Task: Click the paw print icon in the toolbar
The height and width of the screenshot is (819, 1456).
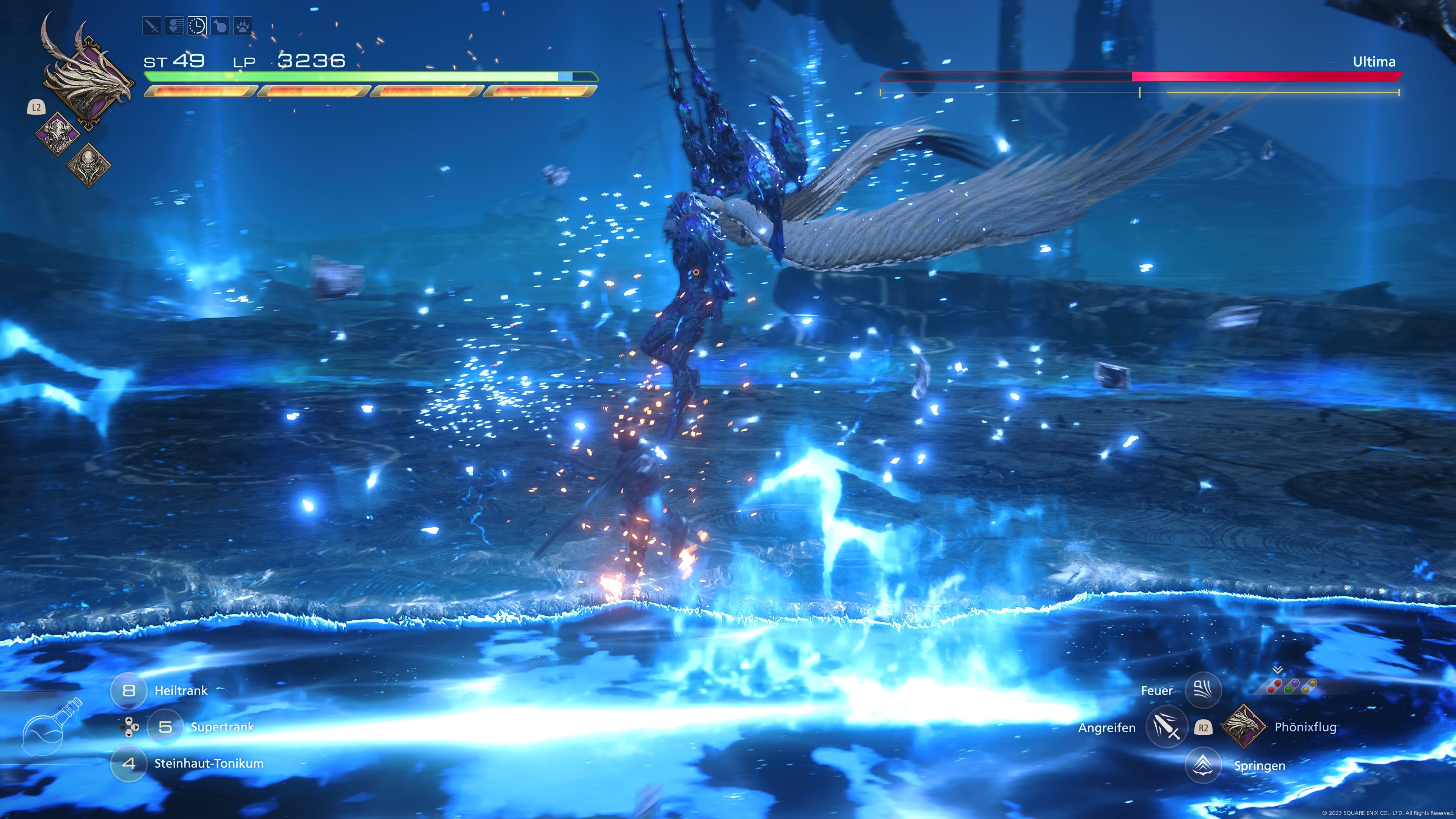Action: click(x=243, y=25)
